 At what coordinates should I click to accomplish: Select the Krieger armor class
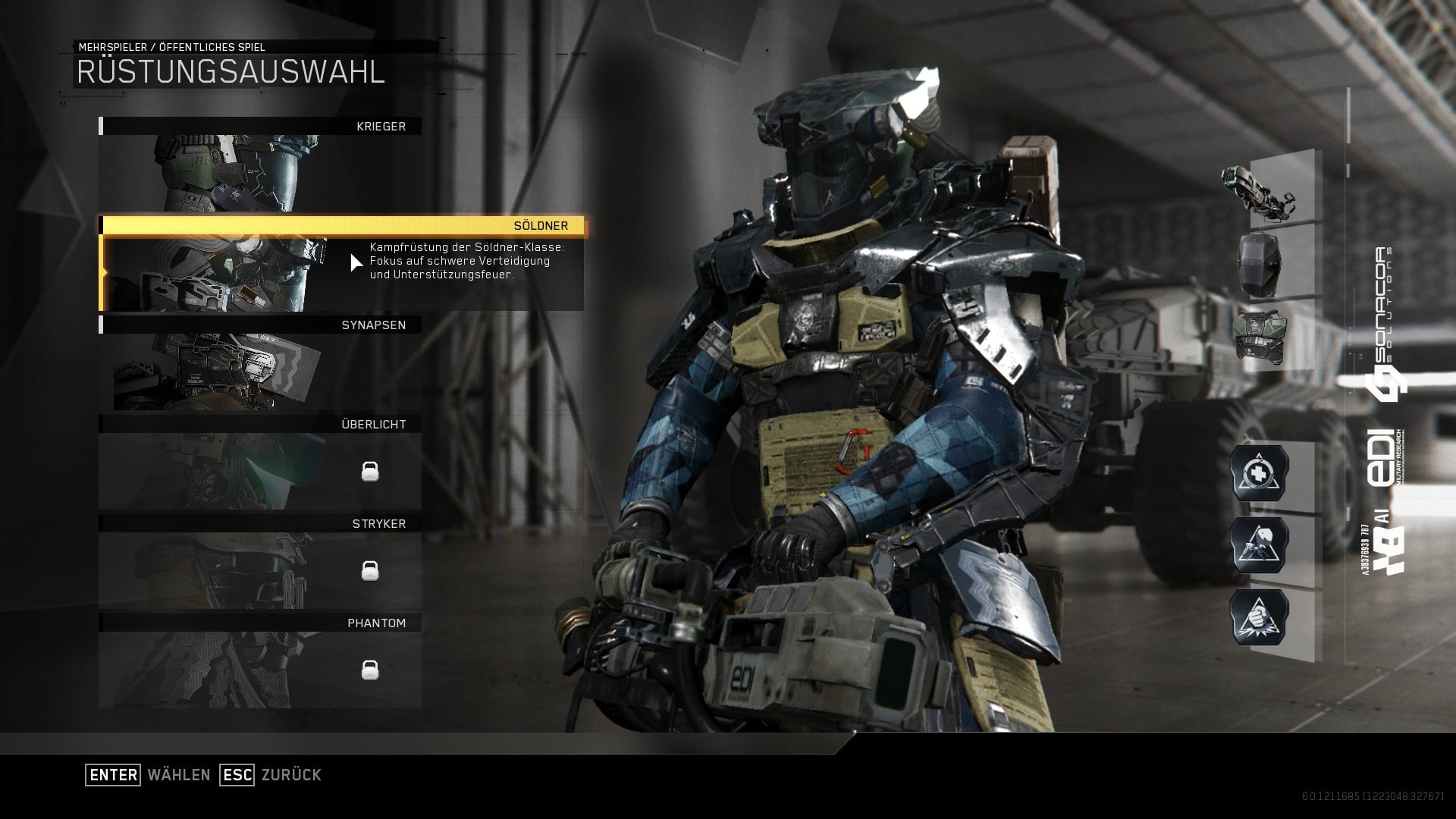pos(260,165)
